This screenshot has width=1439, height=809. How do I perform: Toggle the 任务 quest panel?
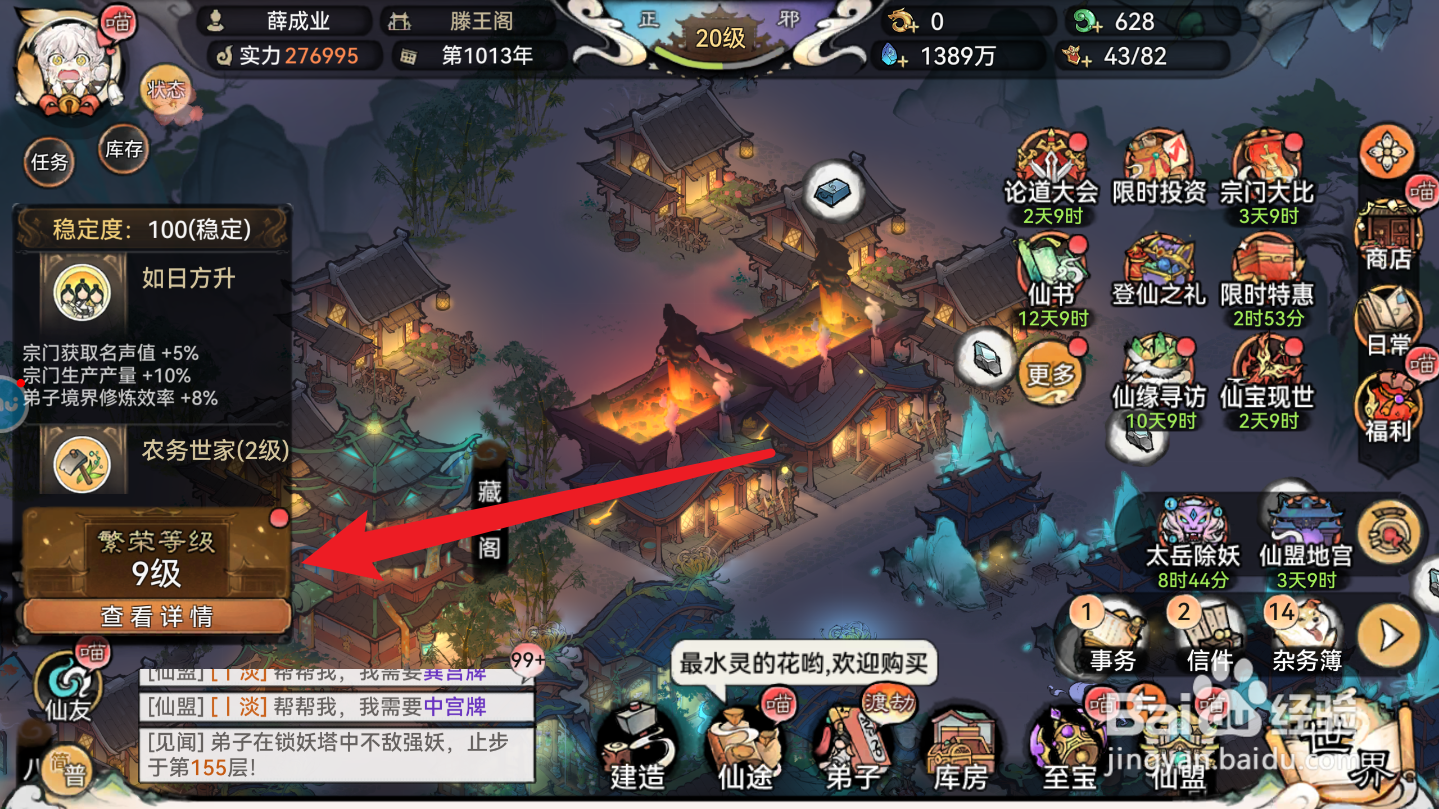coord(49,163)
